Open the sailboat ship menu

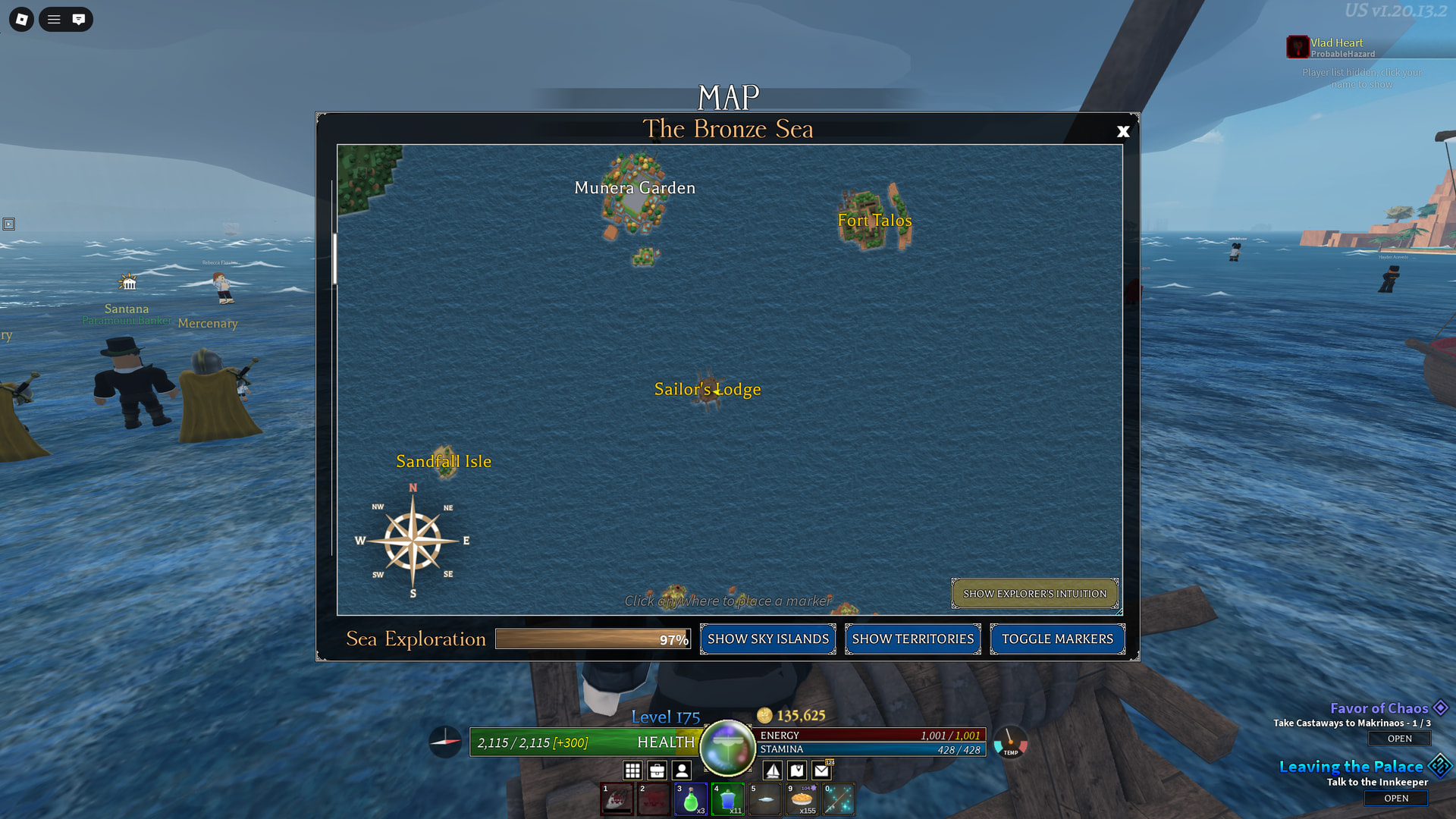773,771
